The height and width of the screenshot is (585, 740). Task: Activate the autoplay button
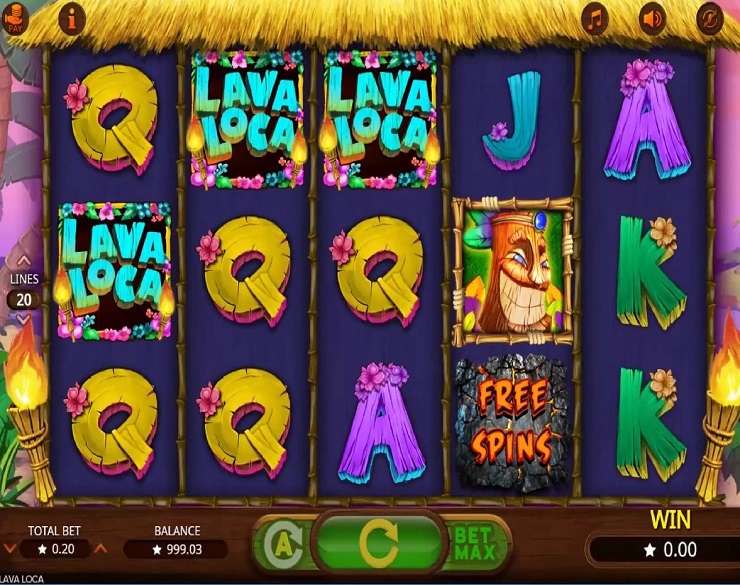284,544
